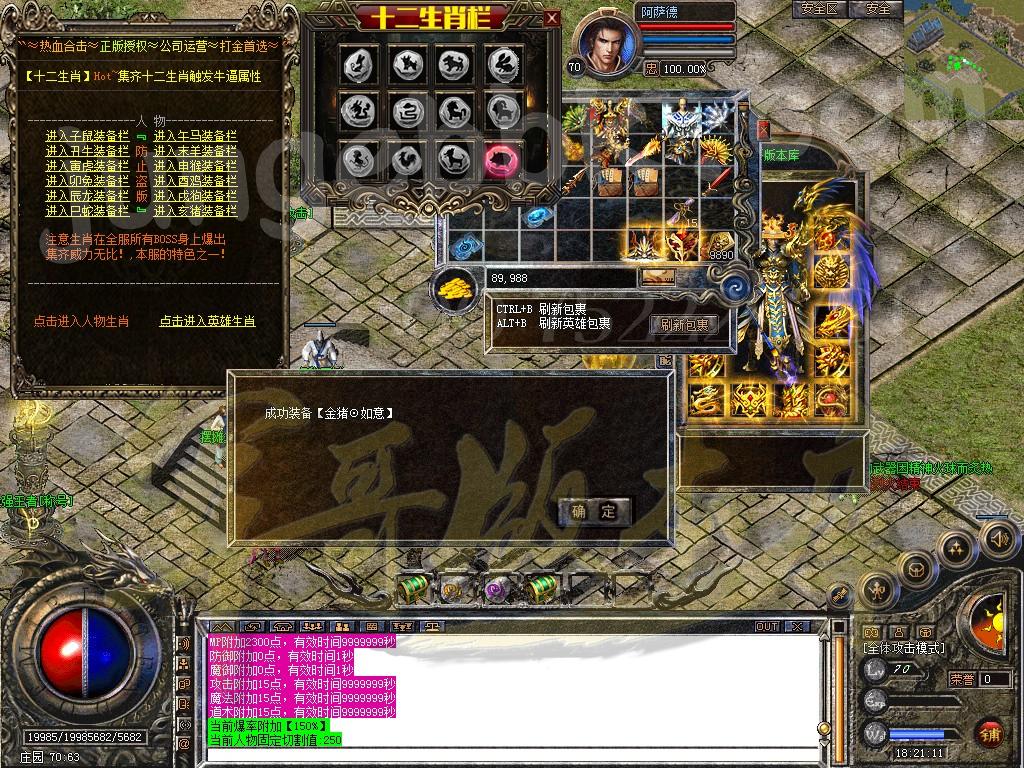Select the snake zodiac slot
Screen dimensions: 1024x768
(407, 111)
